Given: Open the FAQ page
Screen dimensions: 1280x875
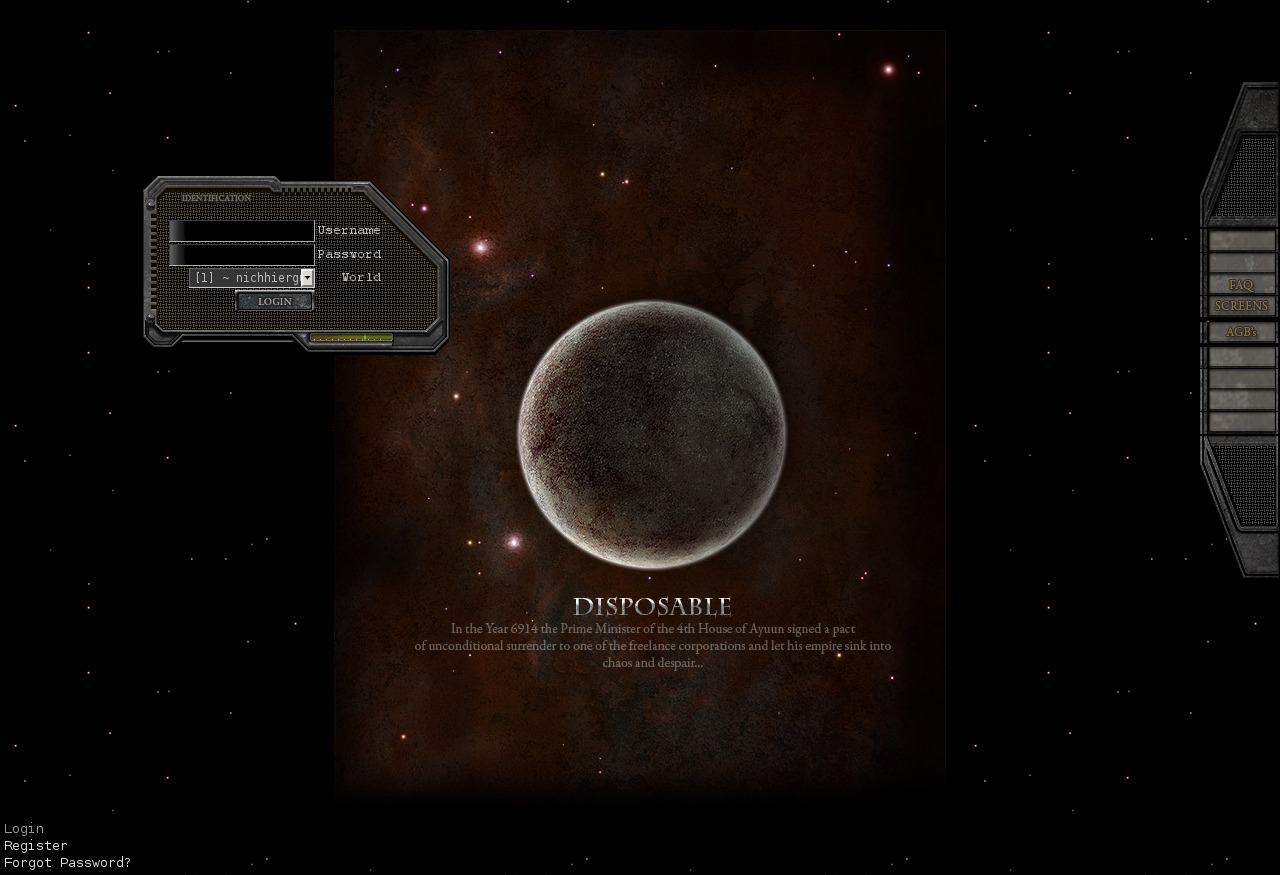Looking at the screenshot, I should [x=1241, y=285].
